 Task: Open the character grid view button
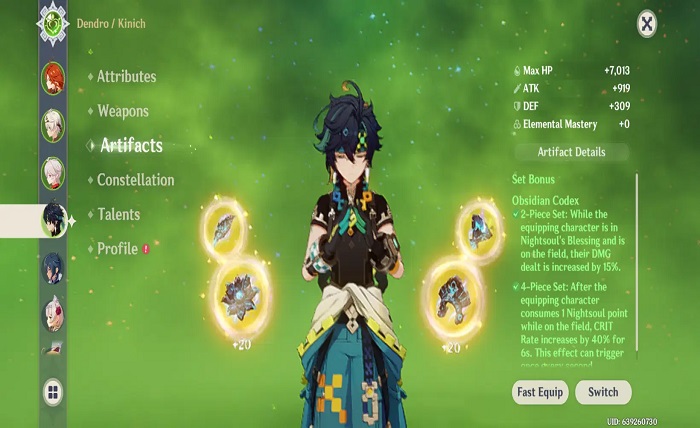click(53, 391)
